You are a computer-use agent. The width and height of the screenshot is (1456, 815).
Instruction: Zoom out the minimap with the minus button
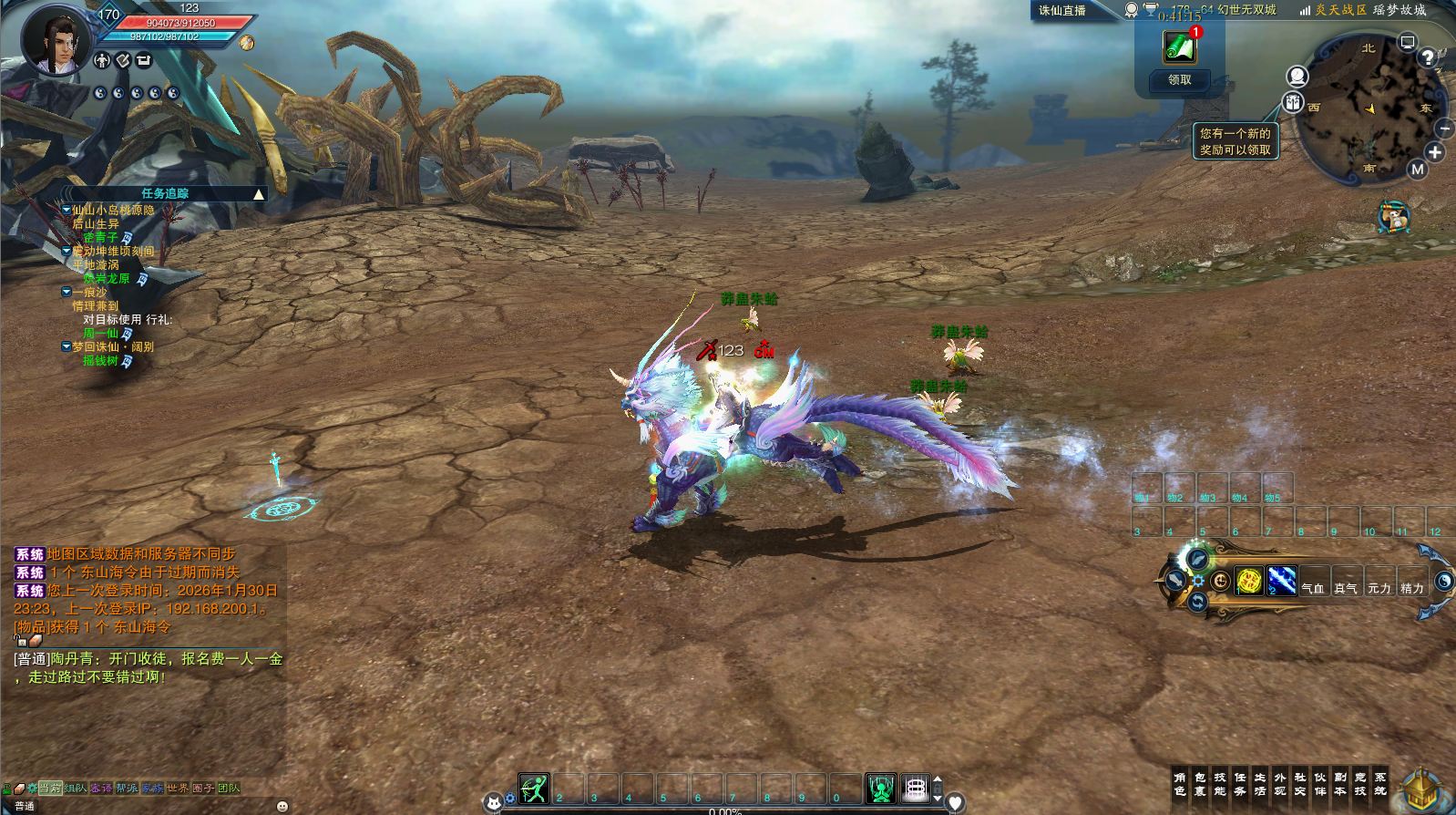pyautogui.click(x=1444, y=129)
